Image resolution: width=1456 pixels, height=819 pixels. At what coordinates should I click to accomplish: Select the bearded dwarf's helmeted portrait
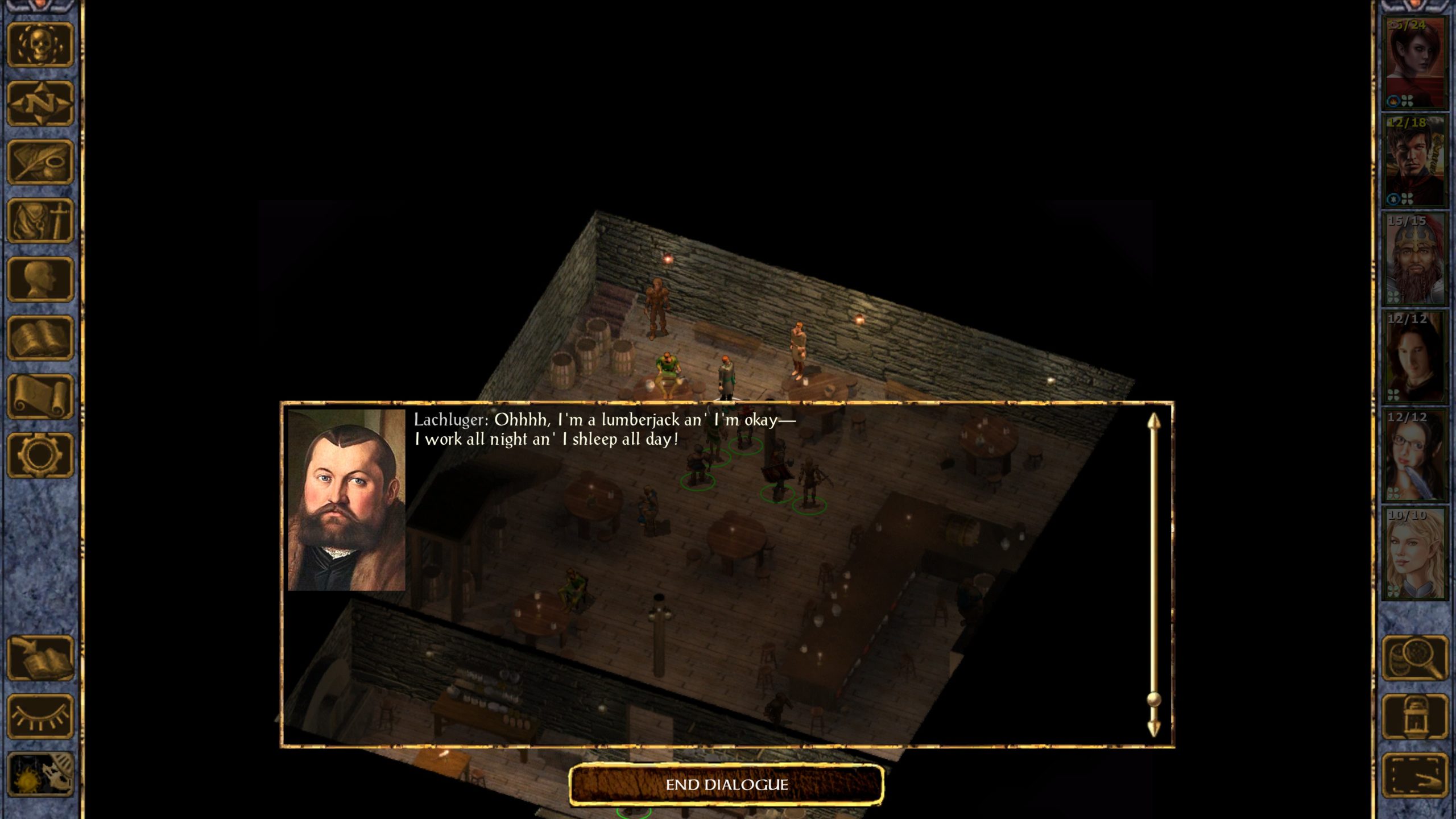[x=1414, y=259]
